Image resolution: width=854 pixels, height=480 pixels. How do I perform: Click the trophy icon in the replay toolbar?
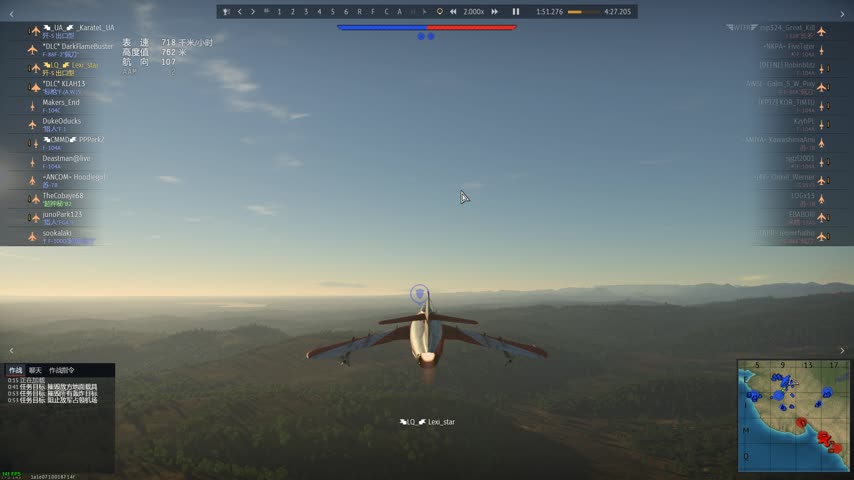(226, 12)
